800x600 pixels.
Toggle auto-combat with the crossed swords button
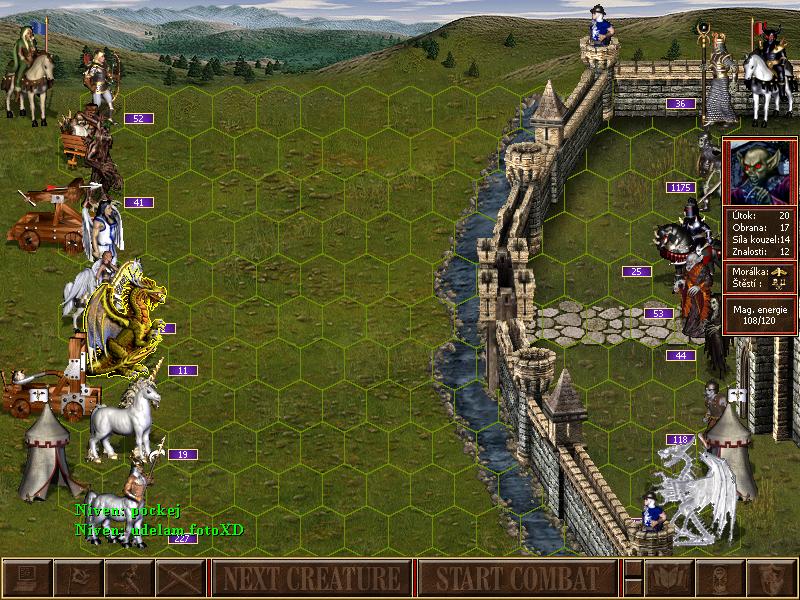pyautogui.click(x=180, y=578)
